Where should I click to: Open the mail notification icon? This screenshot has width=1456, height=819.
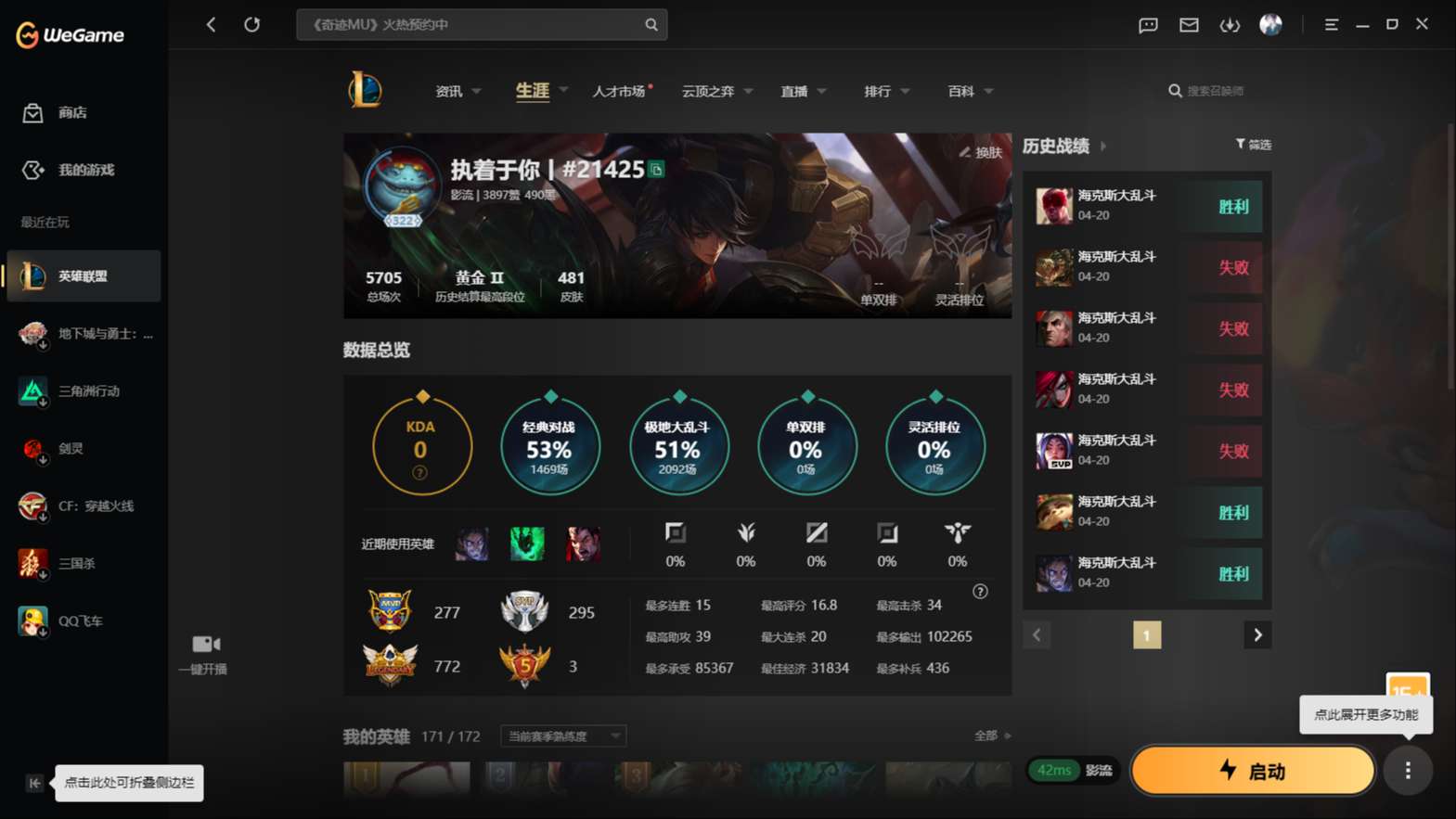coord(1189,25)
